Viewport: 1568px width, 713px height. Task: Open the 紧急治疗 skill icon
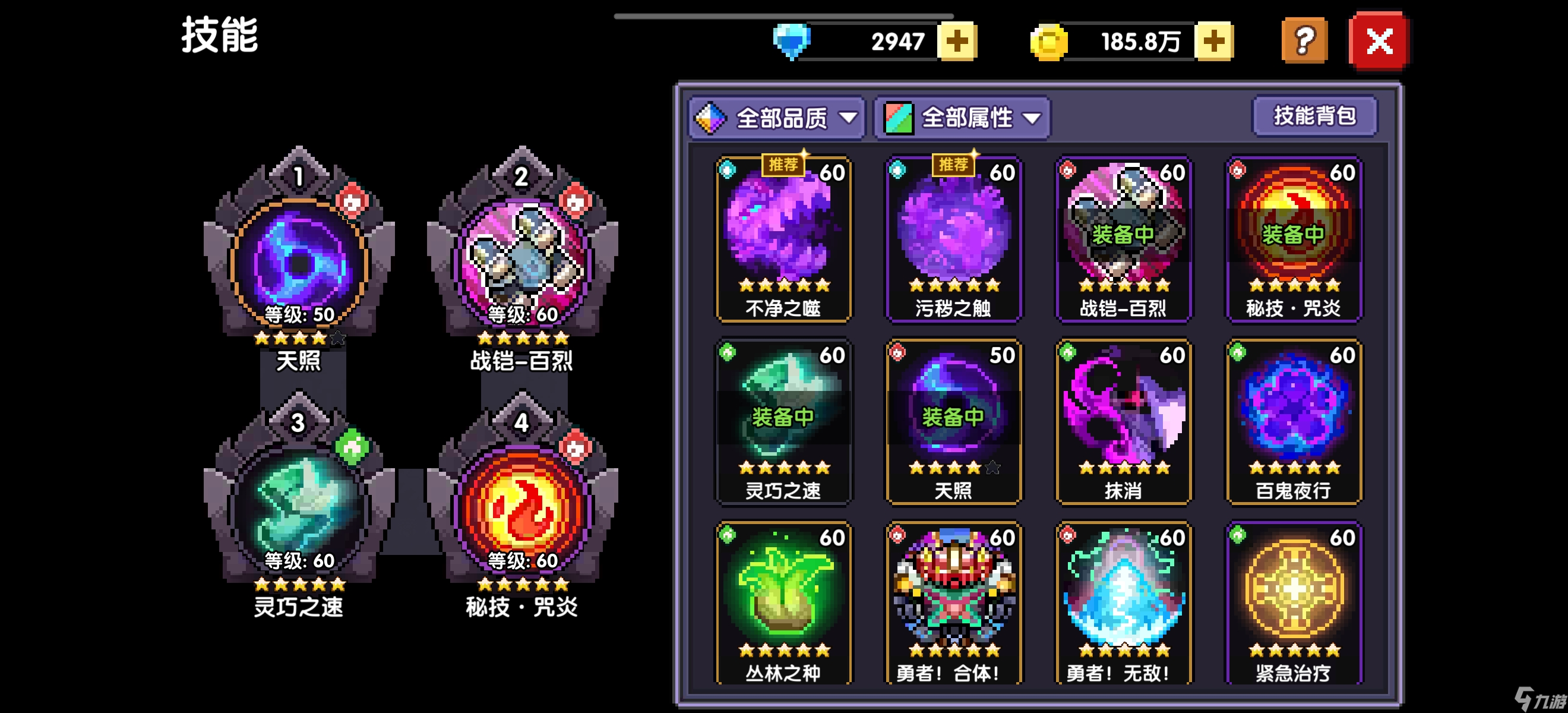click(x=1294, y=600)
